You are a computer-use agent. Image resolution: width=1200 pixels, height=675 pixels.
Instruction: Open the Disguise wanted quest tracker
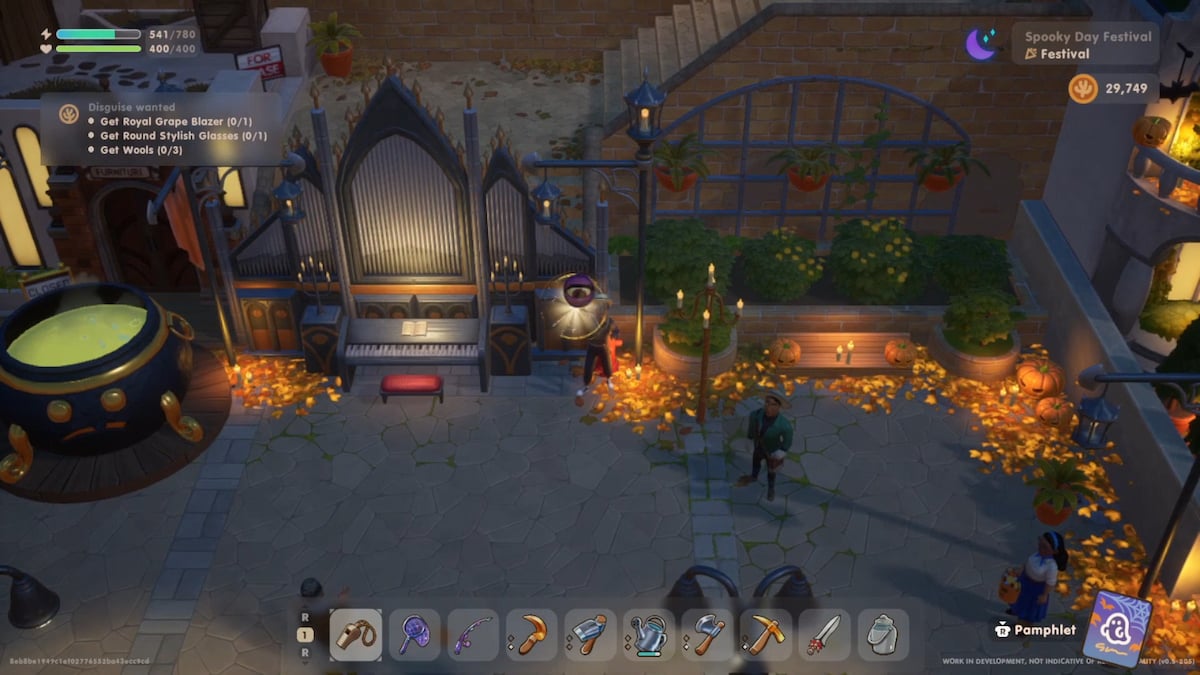point(160,129)
